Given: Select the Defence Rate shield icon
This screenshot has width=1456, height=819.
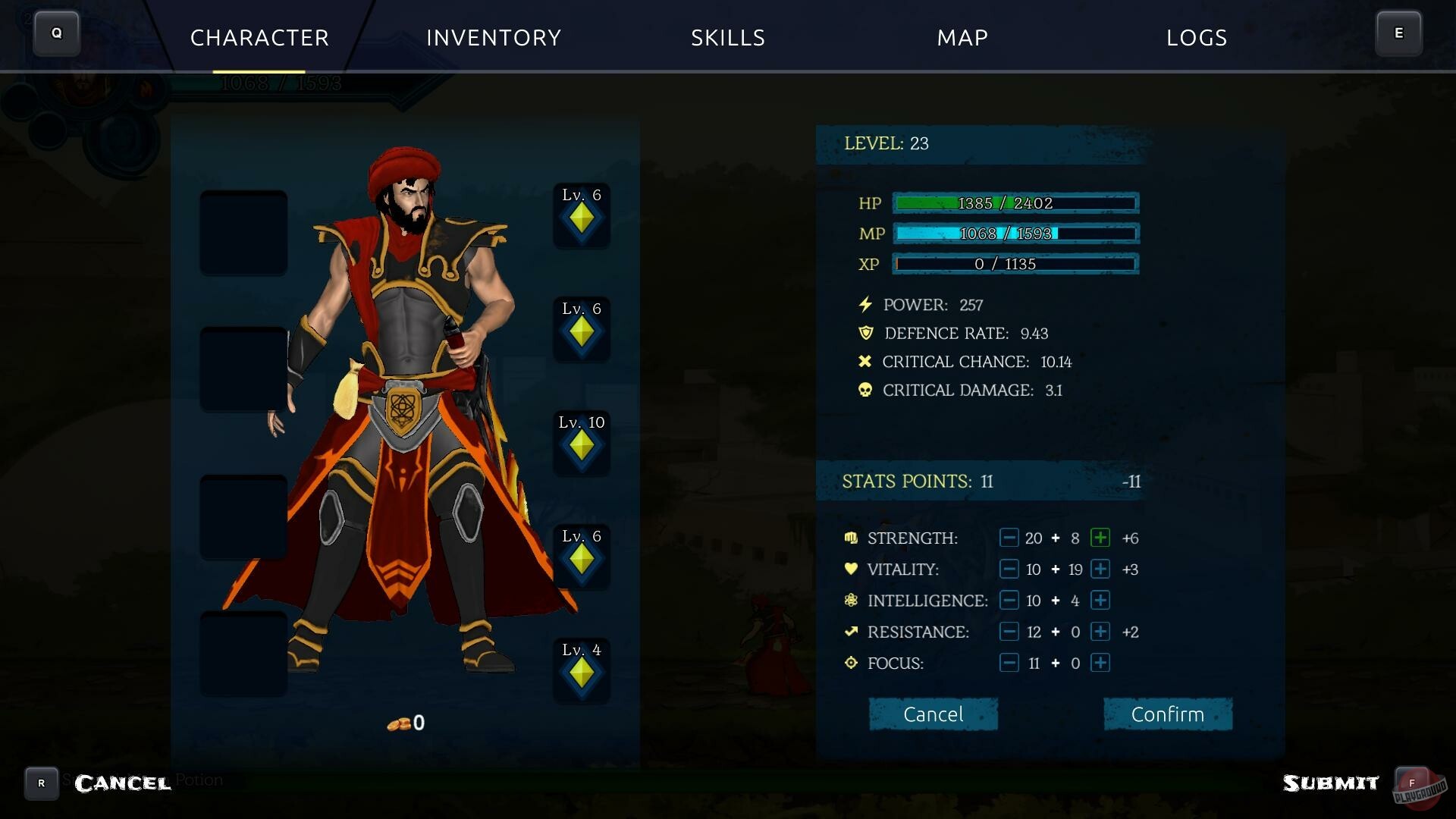Looking at the screenshot, I should pyautogui.click(x=865, y=333).
